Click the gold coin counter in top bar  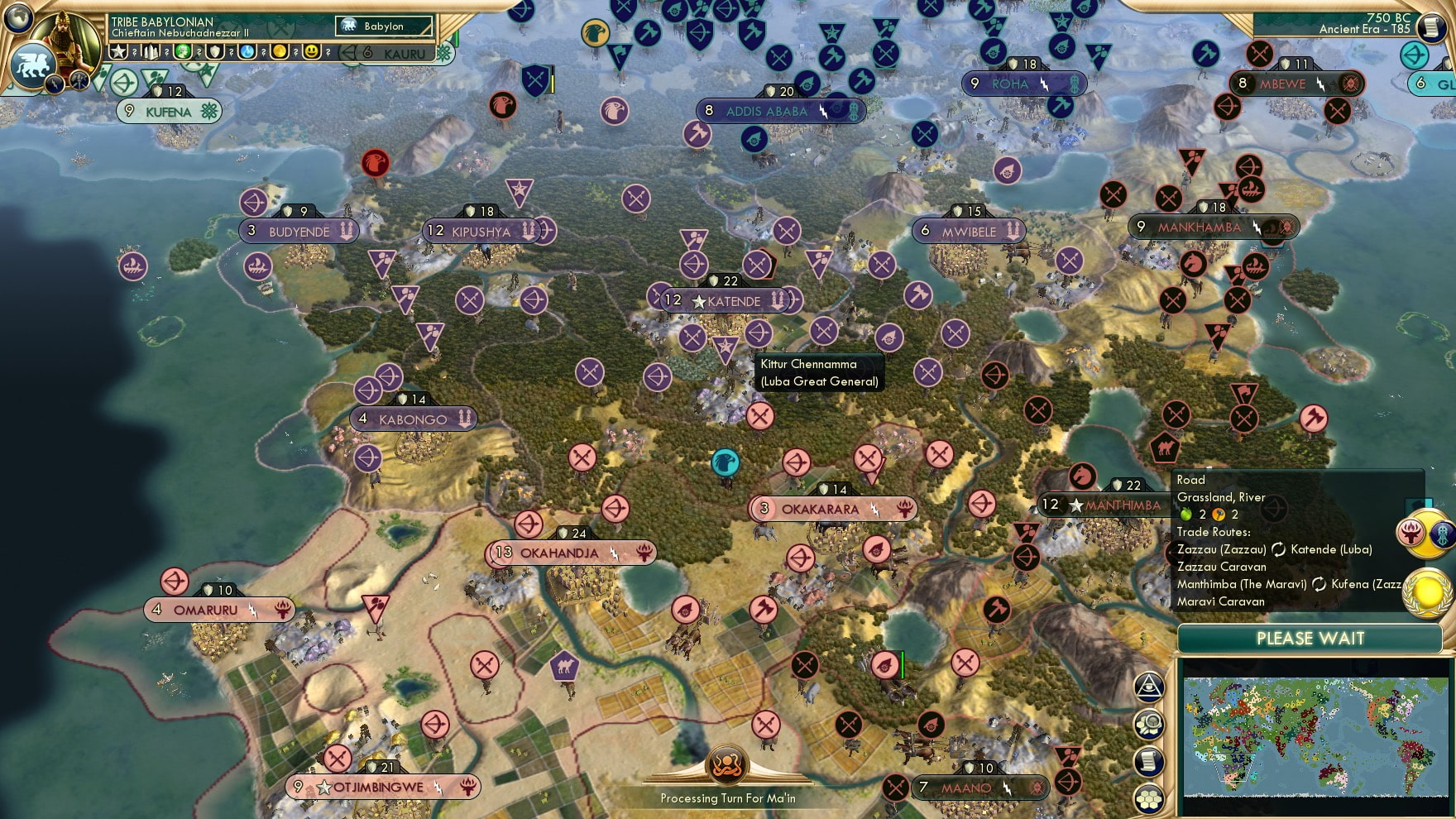[281, 52]
